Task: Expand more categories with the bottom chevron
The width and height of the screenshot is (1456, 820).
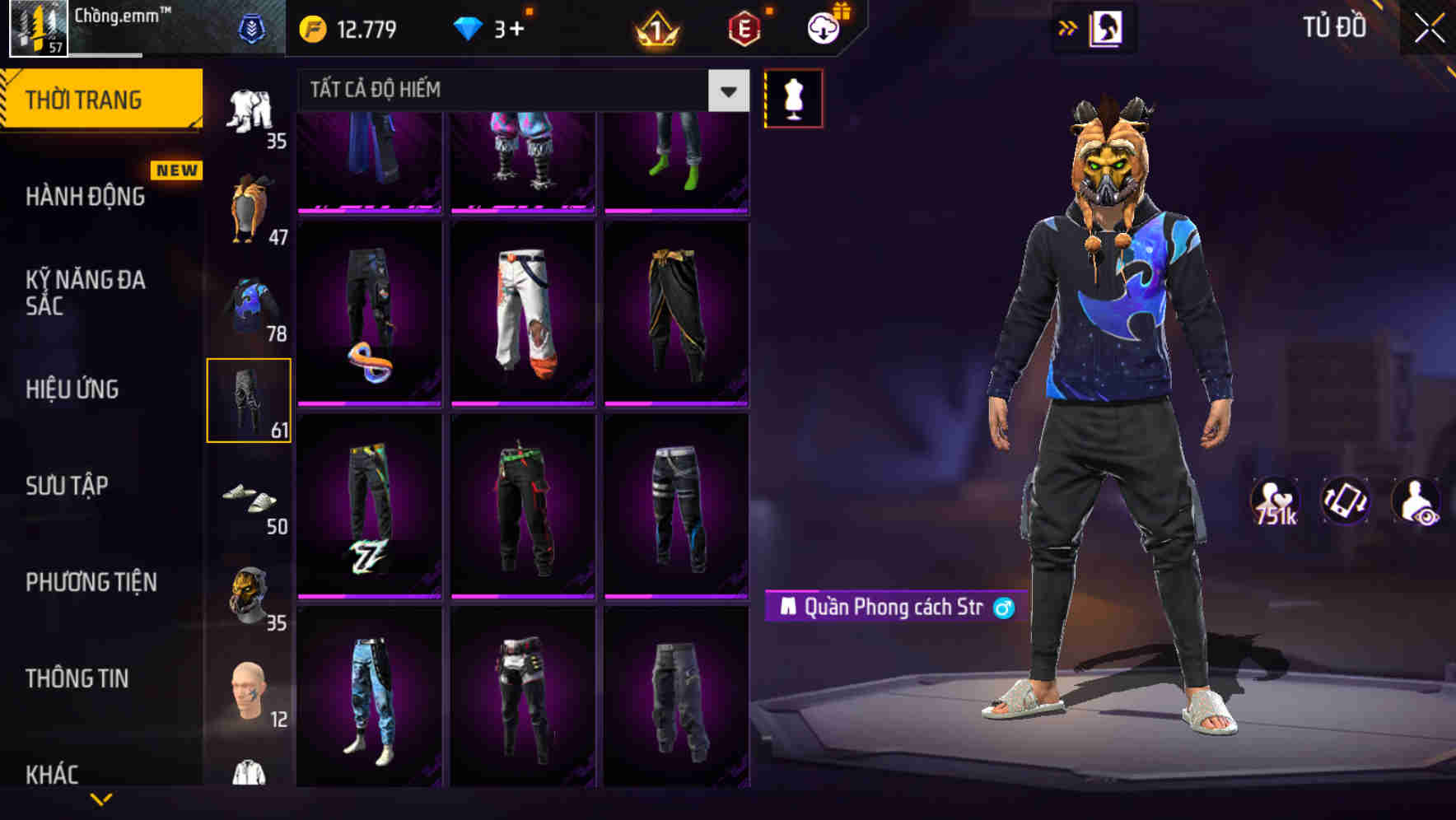Action: click(99, 797)
